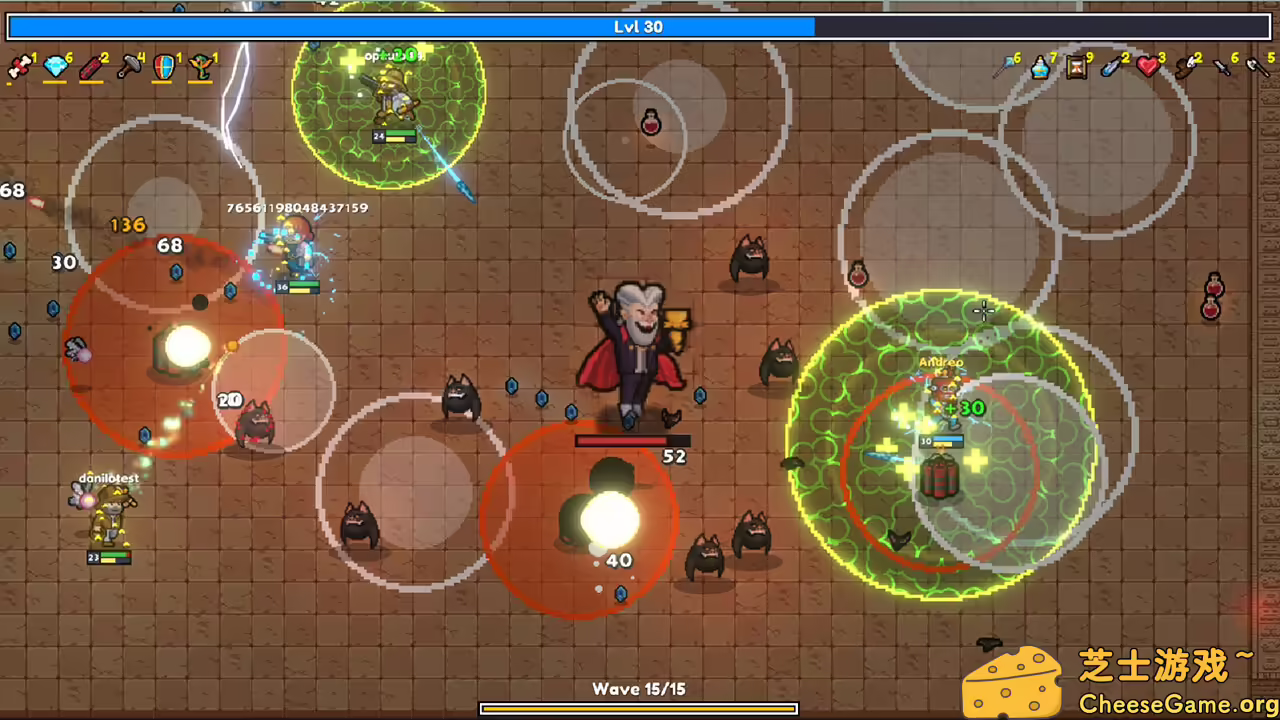Click the Lvl 30 experience bar
Image resolution: width=1280 pixels, height=720 pixels.
[x=638, y=27]
